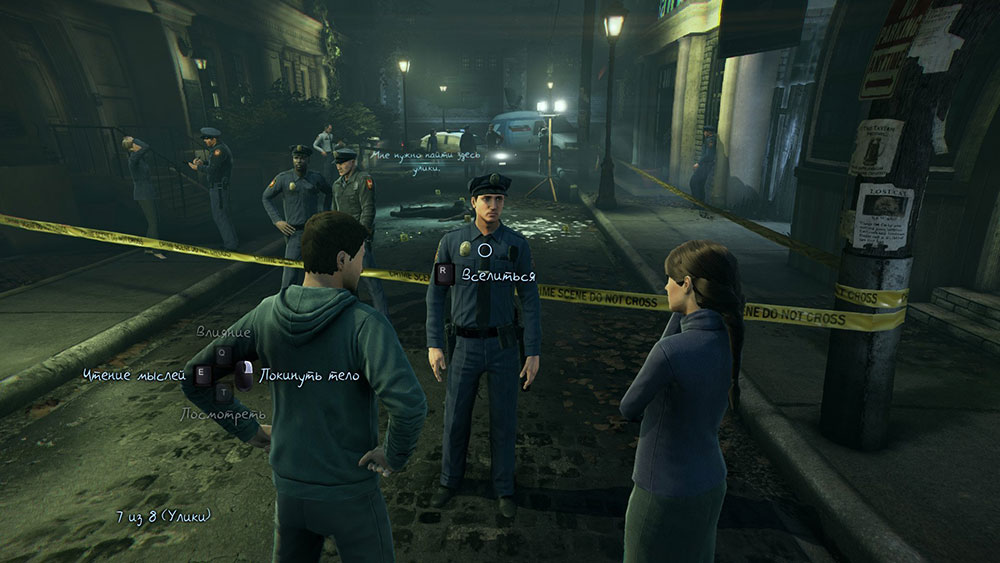The height and width of the screenshot is (563, 1000).
Task: Choose the Покинуть тело leave-body option
Action: point(308,376)
